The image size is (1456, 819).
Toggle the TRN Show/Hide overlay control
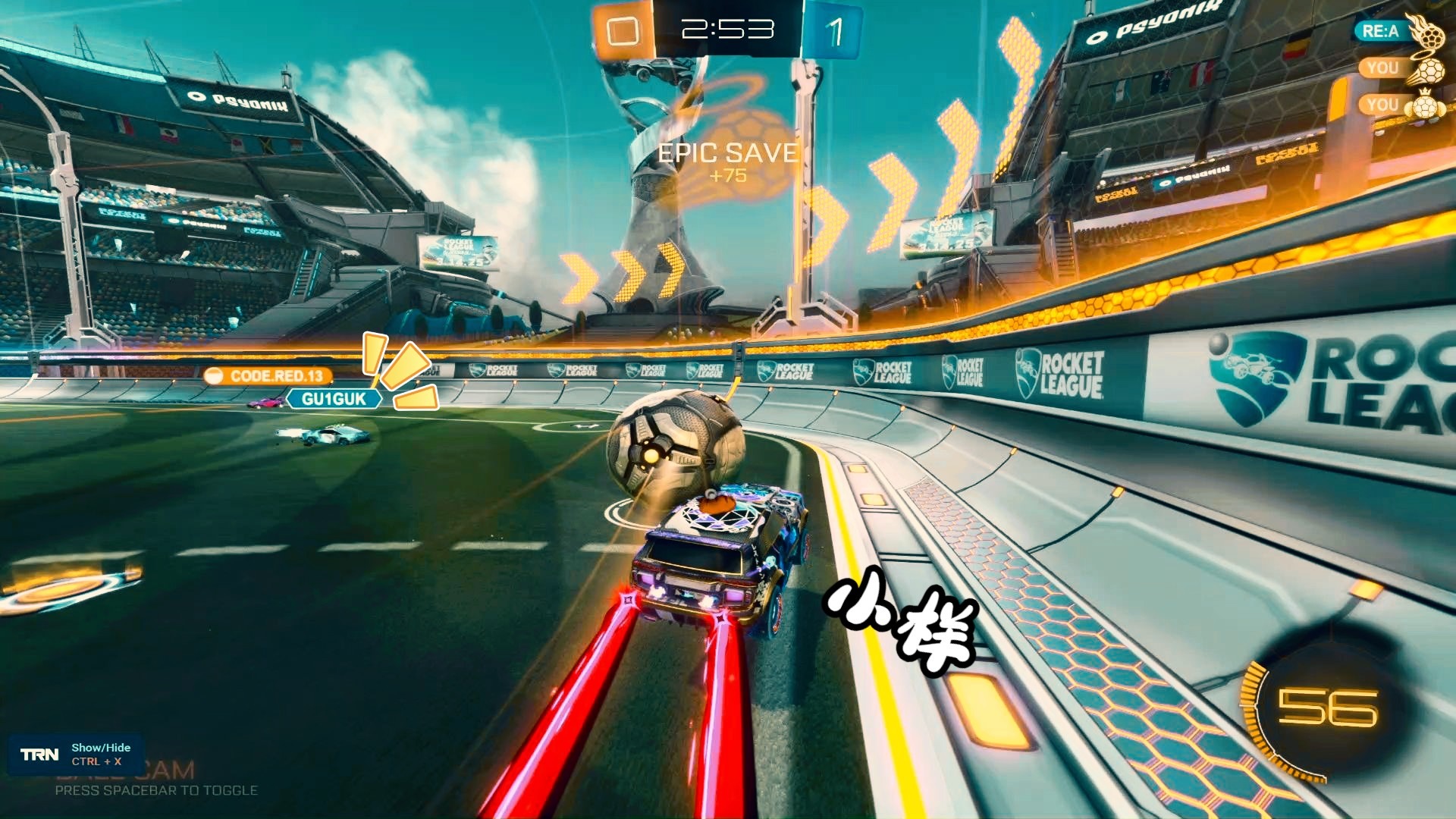point(96,752)
